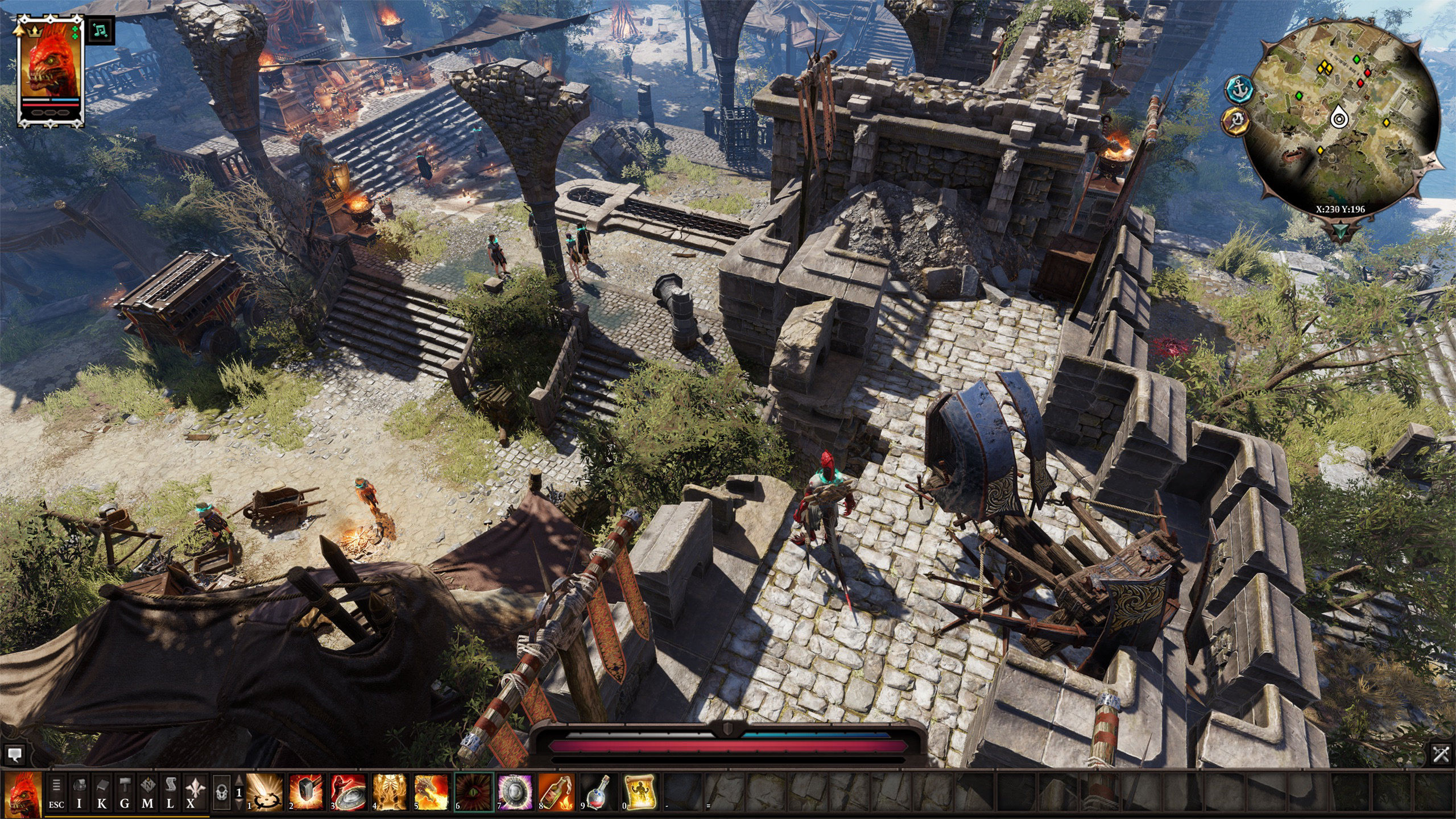Viewport: 1456px width, 819px height.
Task: Throw the fire bottle from slot 8
Action: [557, 792]
